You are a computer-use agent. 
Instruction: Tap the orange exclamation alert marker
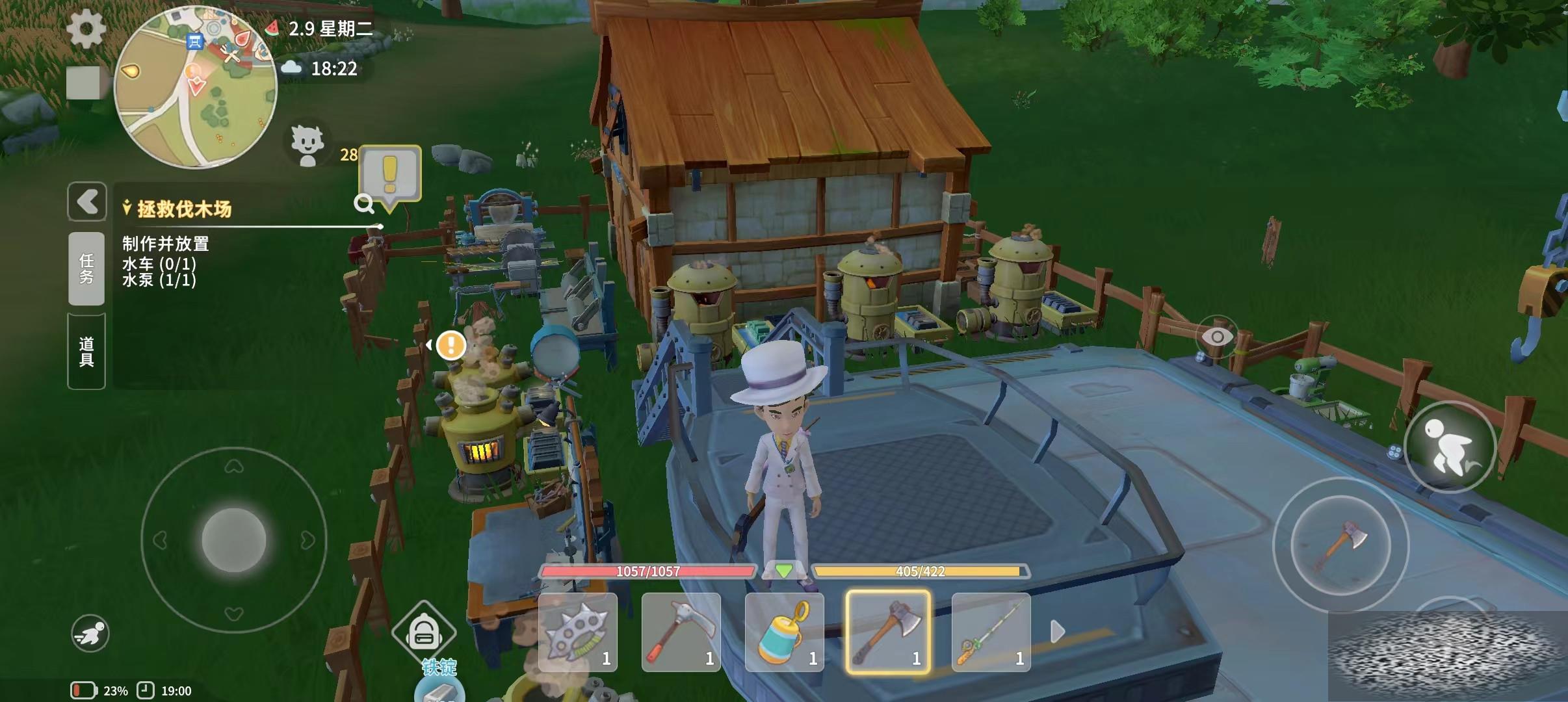[x=451, y=344]
